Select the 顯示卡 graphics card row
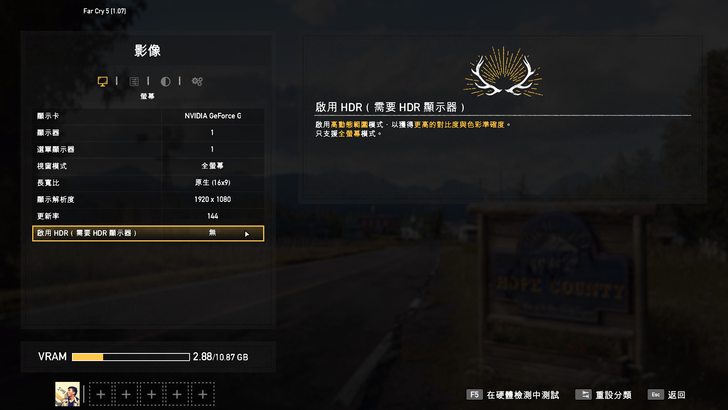 [x=148, y=116]
